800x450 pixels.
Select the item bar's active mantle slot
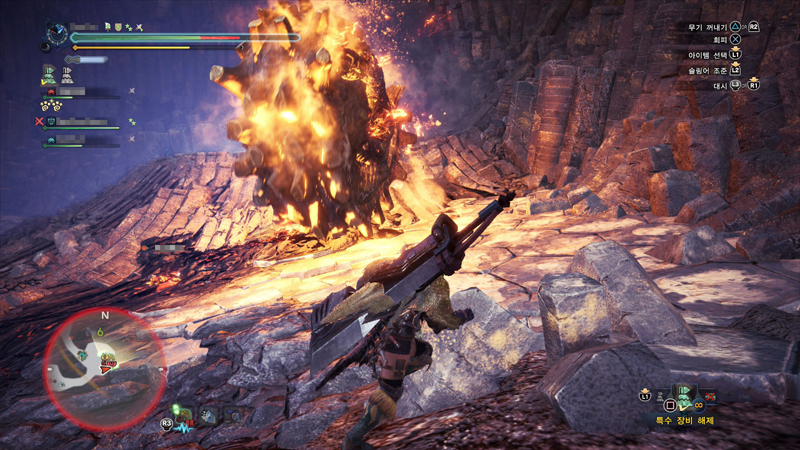click(685, 396)
